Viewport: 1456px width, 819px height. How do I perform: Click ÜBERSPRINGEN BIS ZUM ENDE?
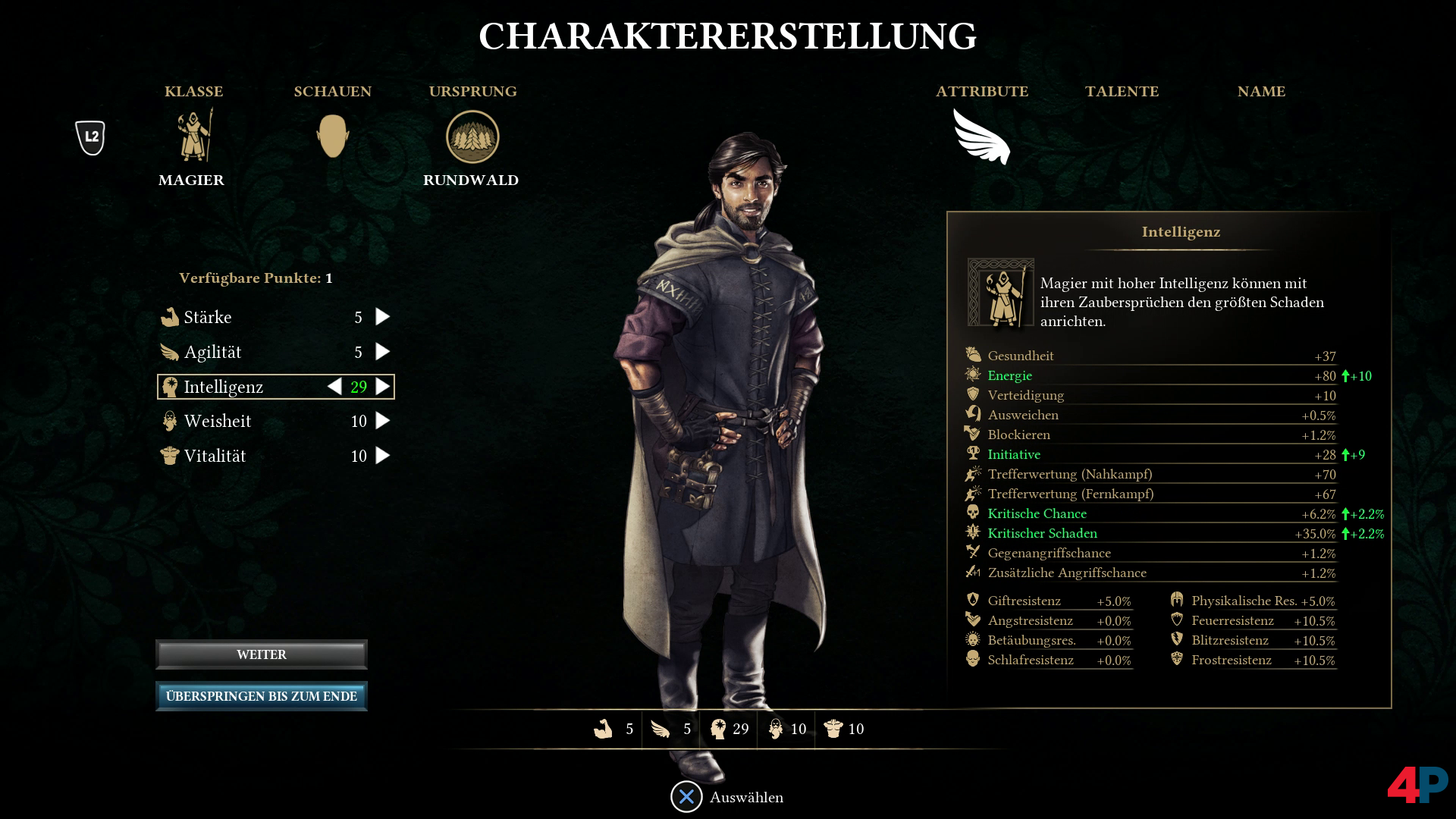[261, 695]
